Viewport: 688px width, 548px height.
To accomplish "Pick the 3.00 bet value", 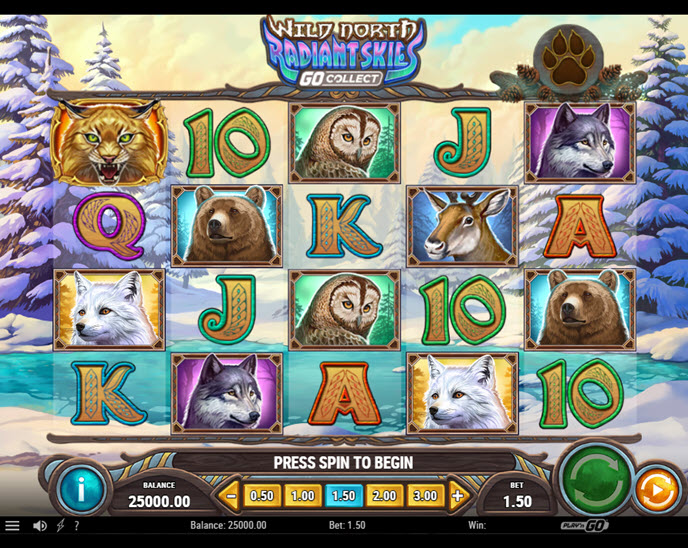I will tap(425, 495).
